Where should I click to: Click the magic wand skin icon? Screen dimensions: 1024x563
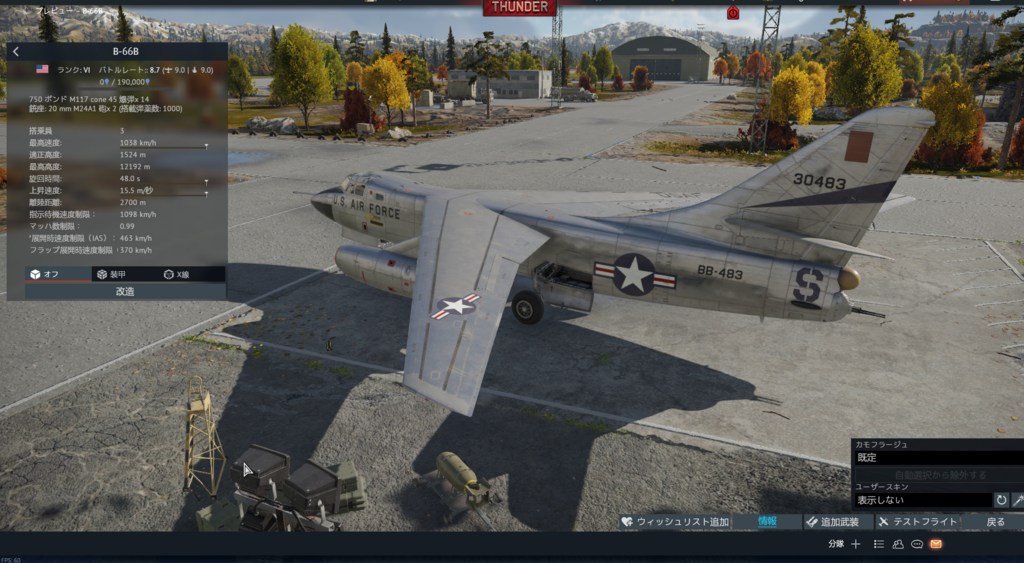(x=1018, y=500)
